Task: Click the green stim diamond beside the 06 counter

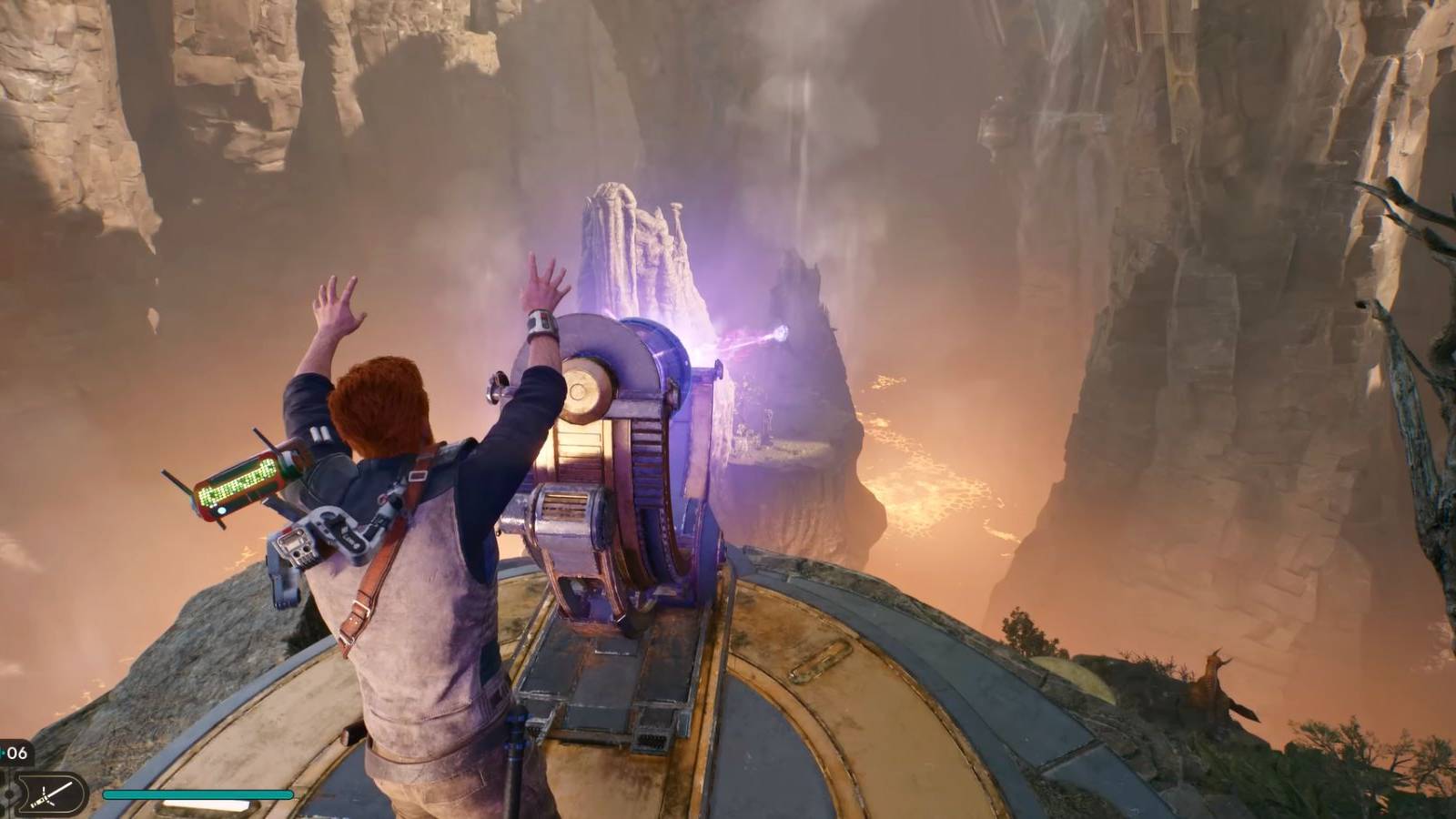Action: tap(3, 752)
